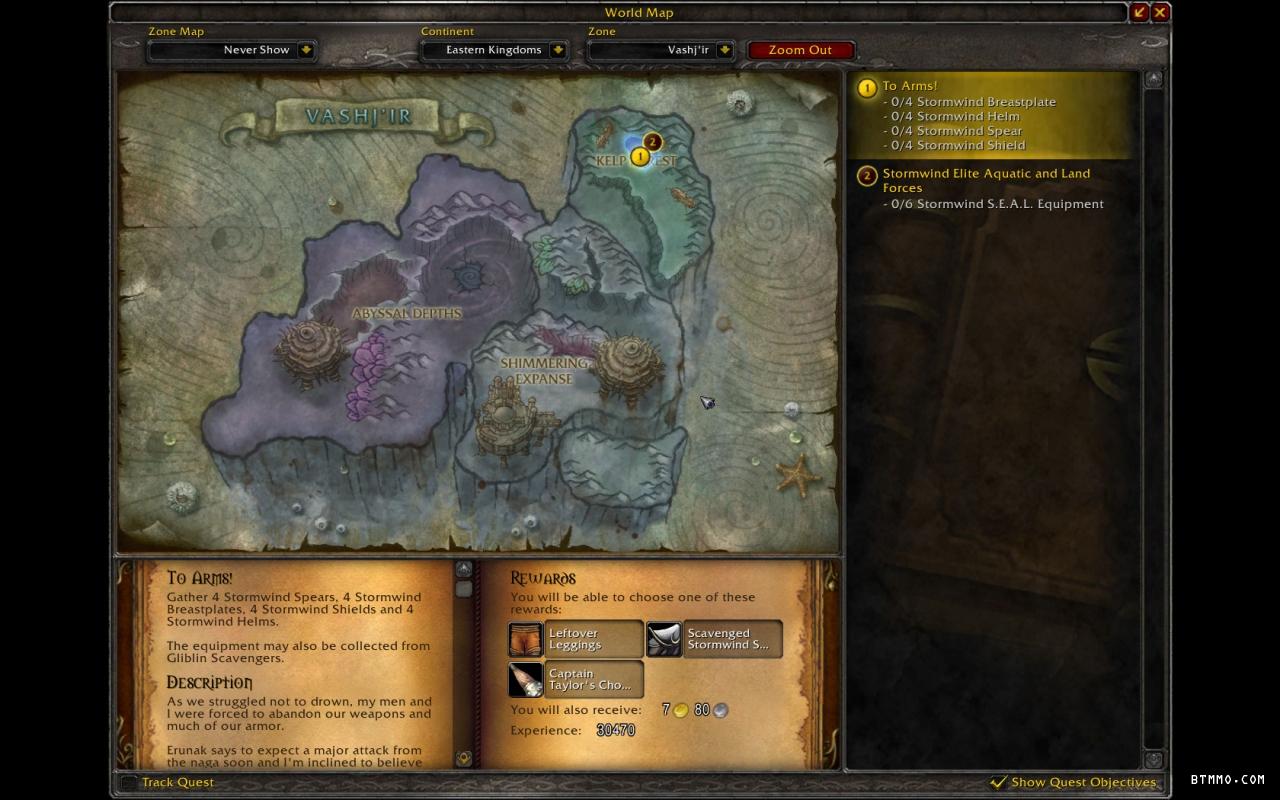Click the red Zoom Out button
Viewport: 1280px width, 800px height.
click(x=800, y=50)
